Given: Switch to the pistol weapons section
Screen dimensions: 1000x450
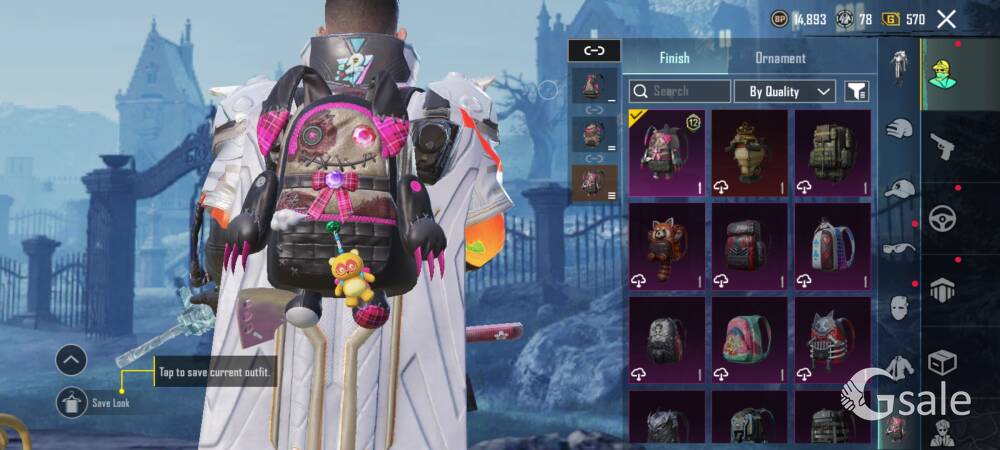Looking at the screenshot, I should 942,148.
